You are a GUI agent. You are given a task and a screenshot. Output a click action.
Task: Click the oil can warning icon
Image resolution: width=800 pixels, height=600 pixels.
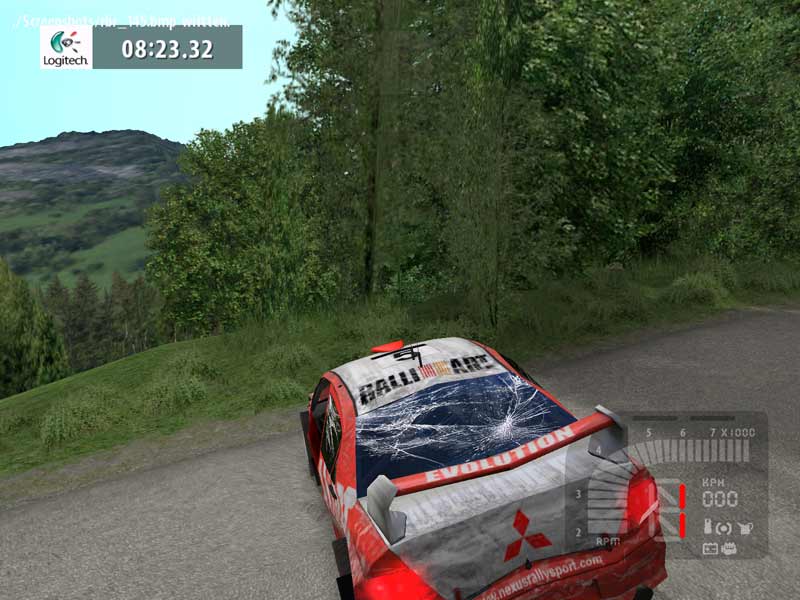point(745,527)
